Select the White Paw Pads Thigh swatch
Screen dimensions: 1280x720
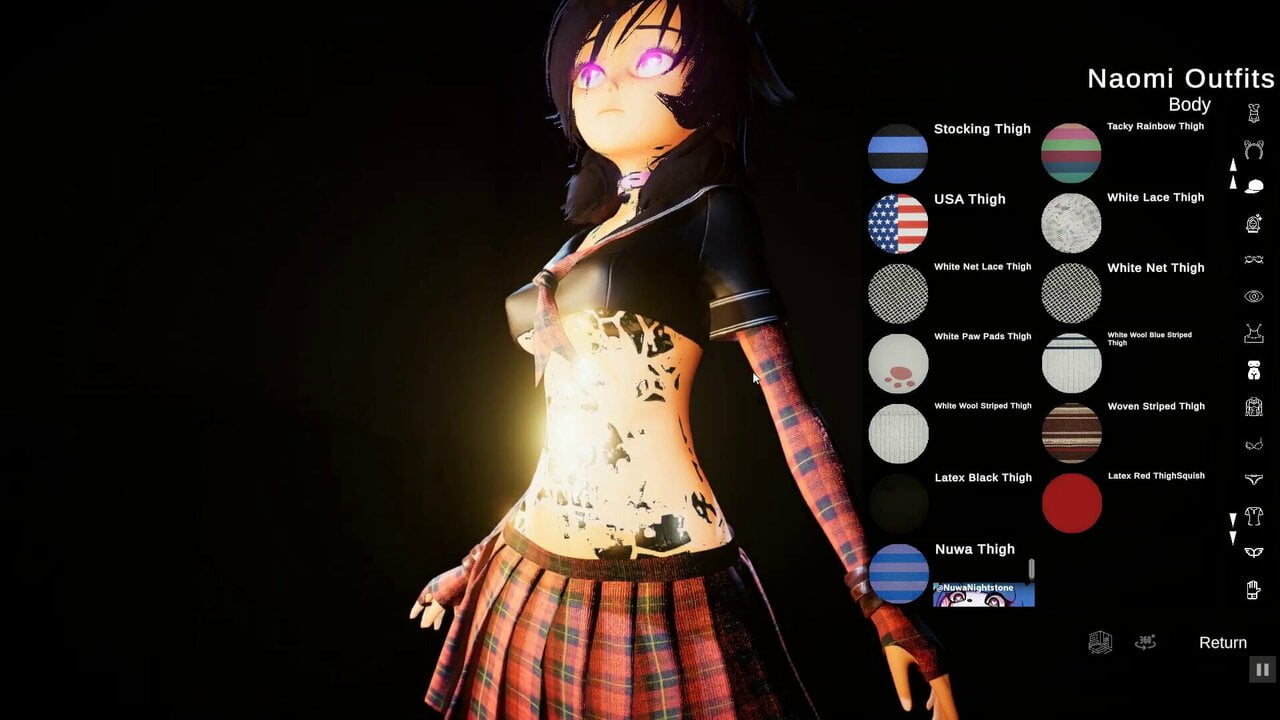(898, 364)
